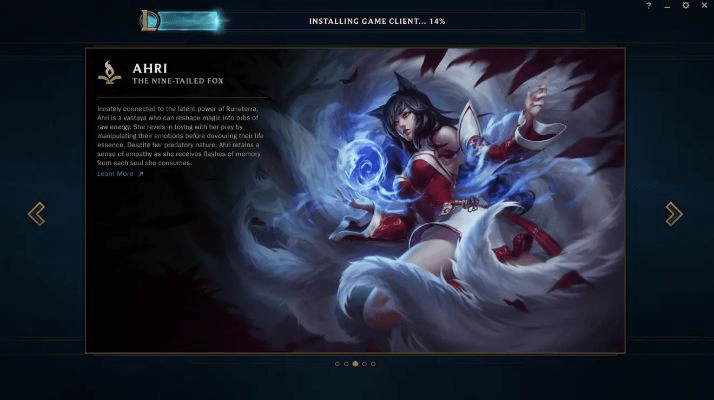The width and height of the screenshot is (714, 400).
Task: Advance to the next champion slide
Action: (x=674, y=213)
